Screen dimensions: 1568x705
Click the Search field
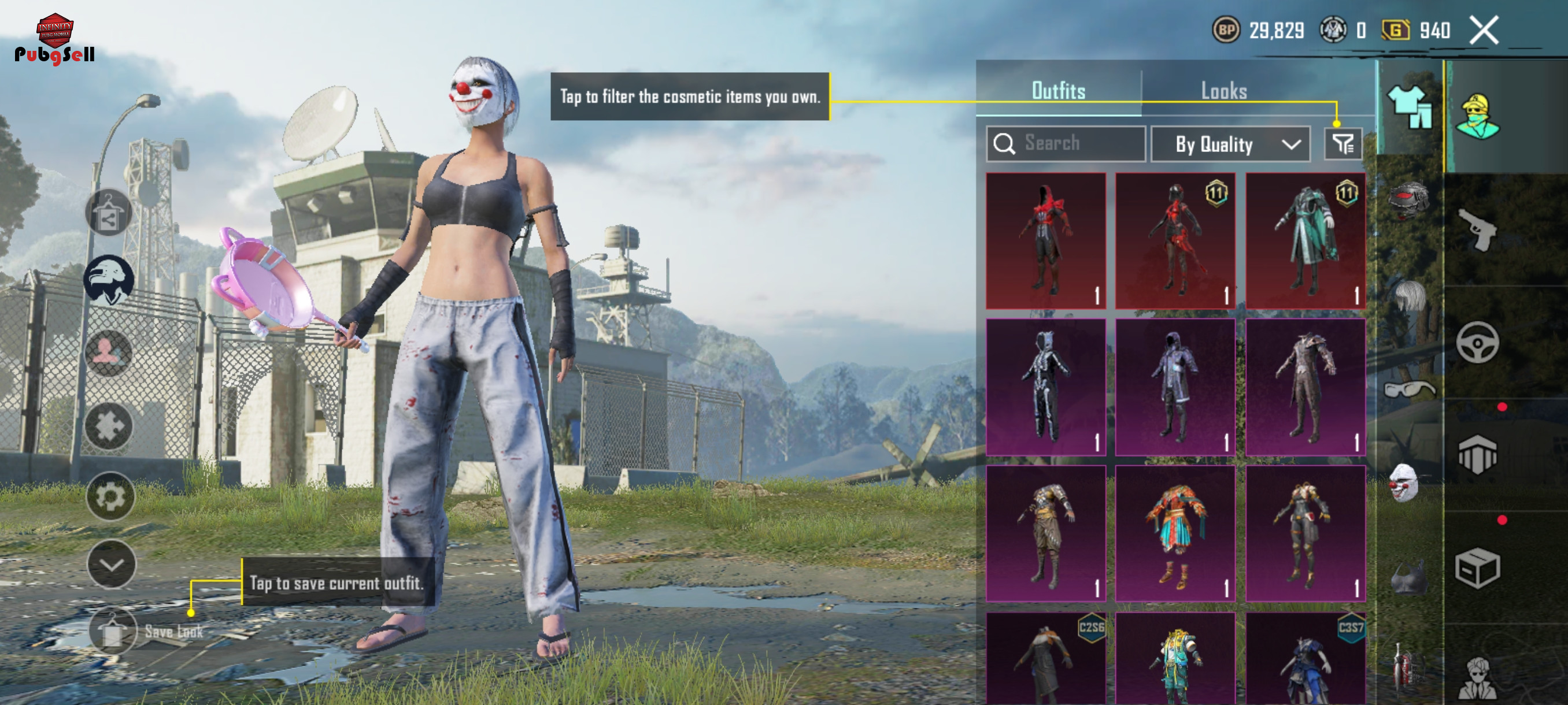pos(1066,143)
